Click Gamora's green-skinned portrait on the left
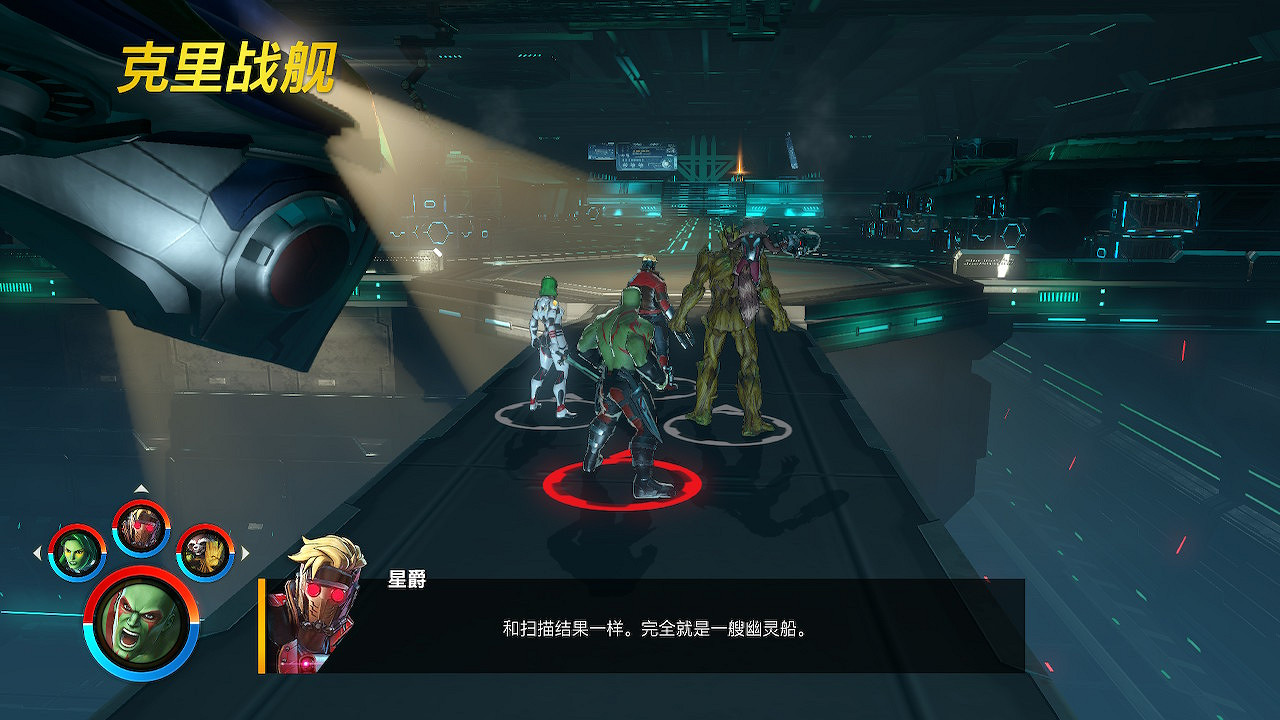This screenshot has width=1280, height=720. (79, 551)
